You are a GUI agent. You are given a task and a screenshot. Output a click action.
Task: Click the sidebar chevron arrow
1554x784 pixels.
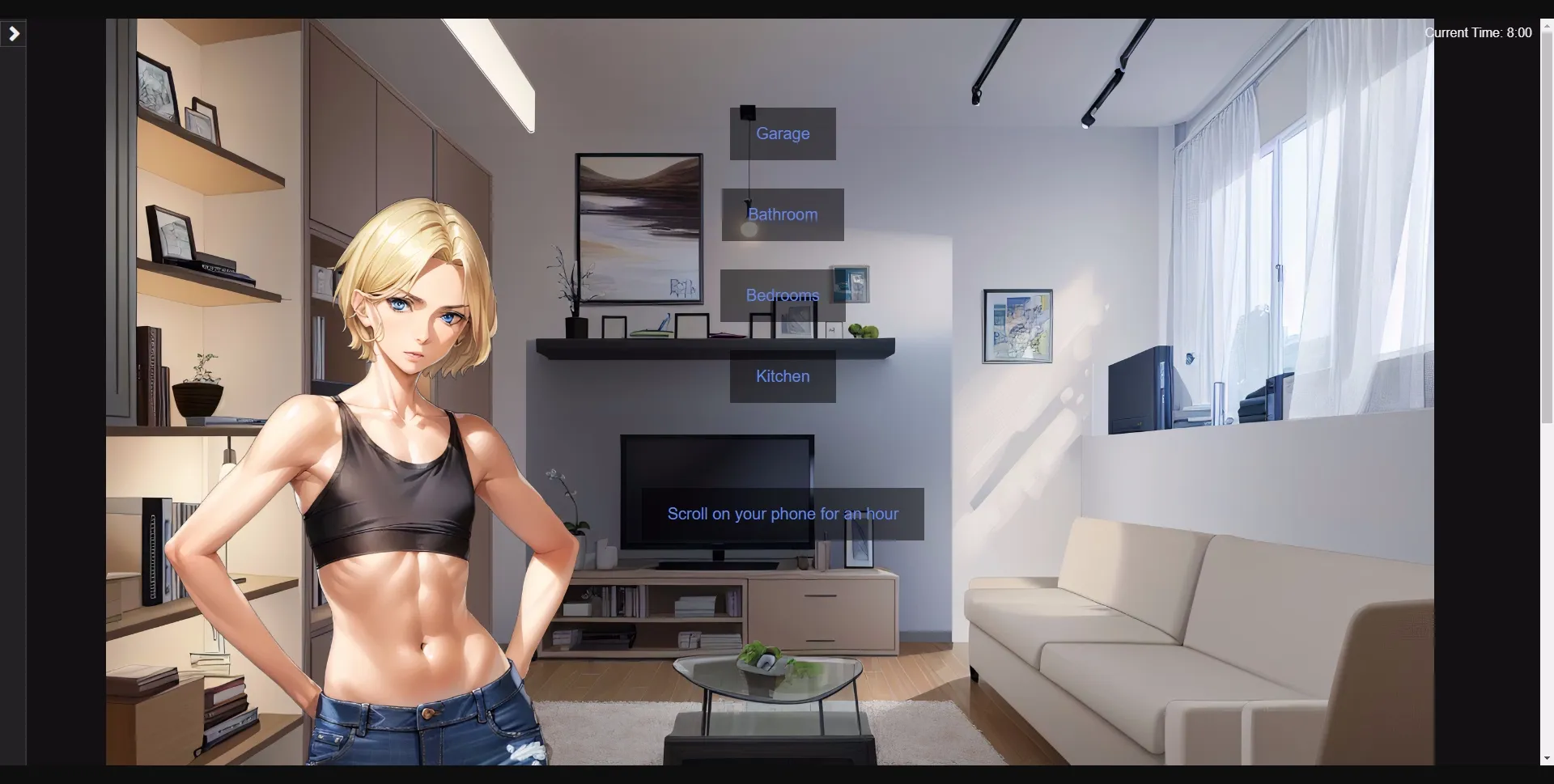13,33
